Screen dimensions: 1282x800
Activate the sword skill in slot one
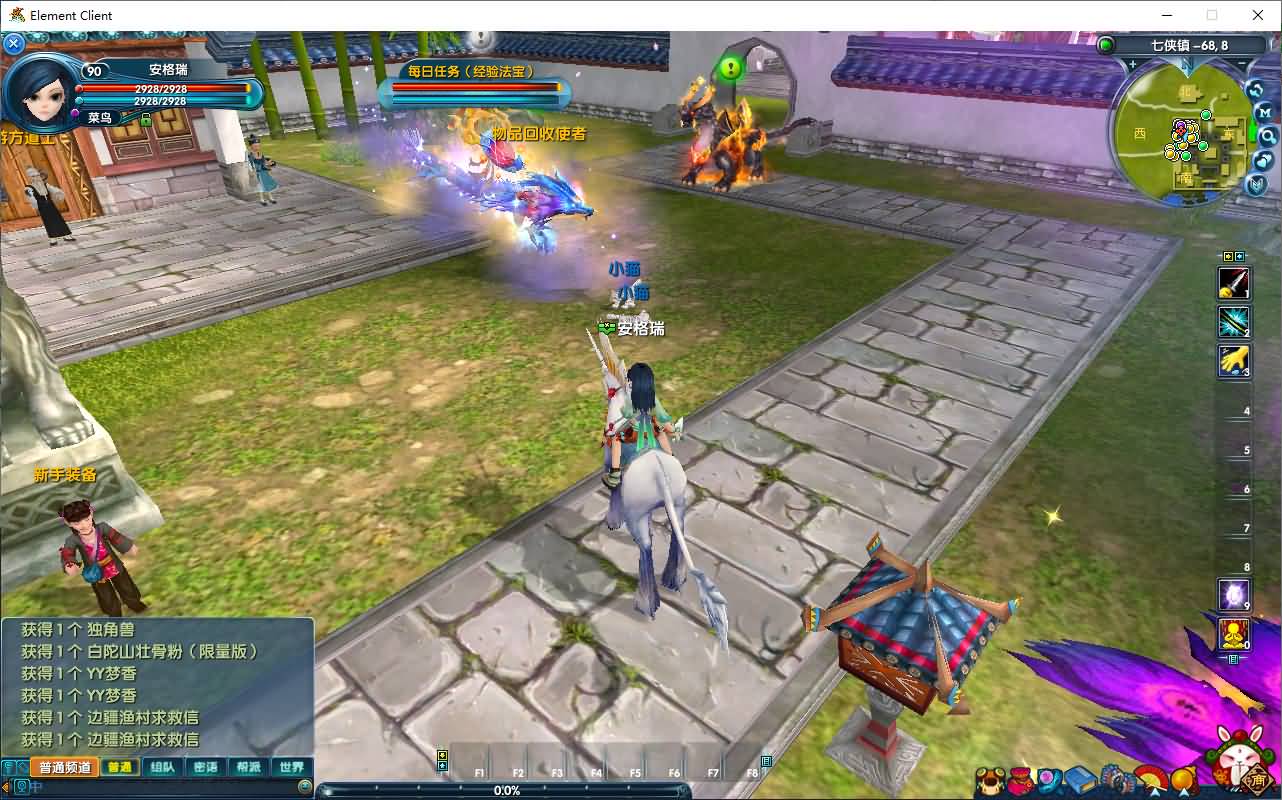(x=1234, y=283)
